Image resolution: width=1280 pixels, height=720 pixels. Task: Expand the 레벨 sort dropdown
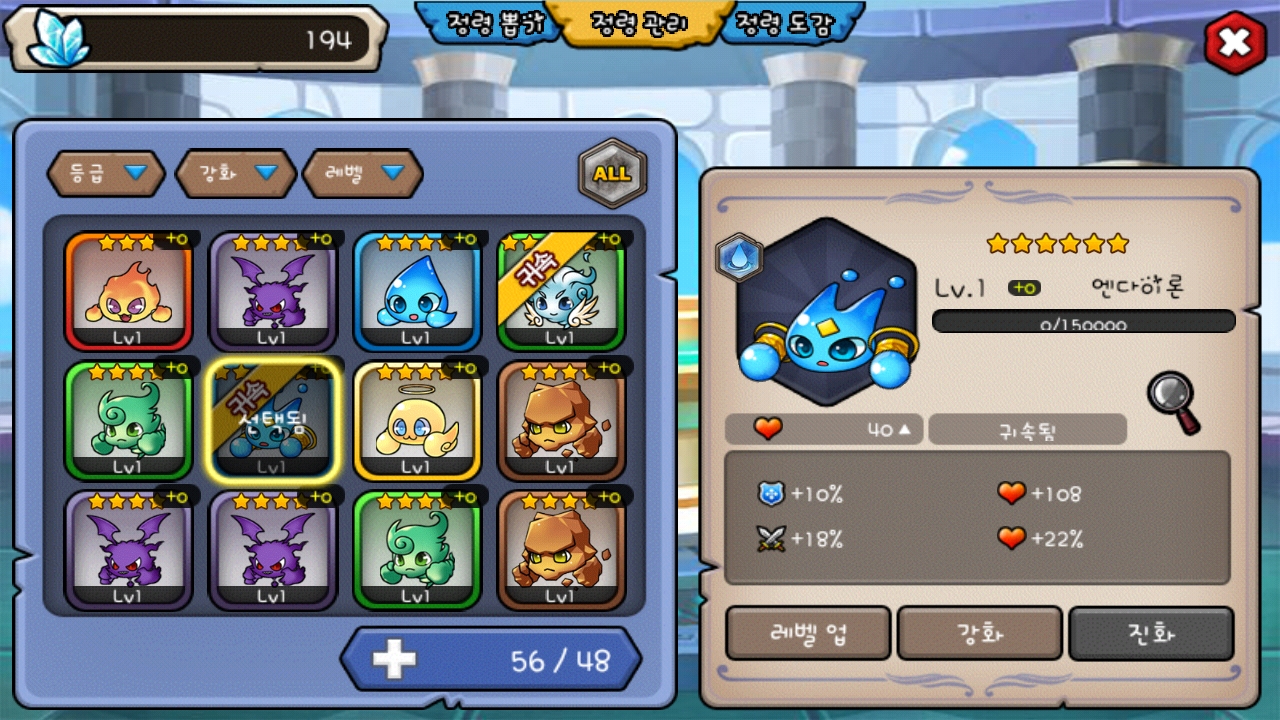click(x=363, y=173)
